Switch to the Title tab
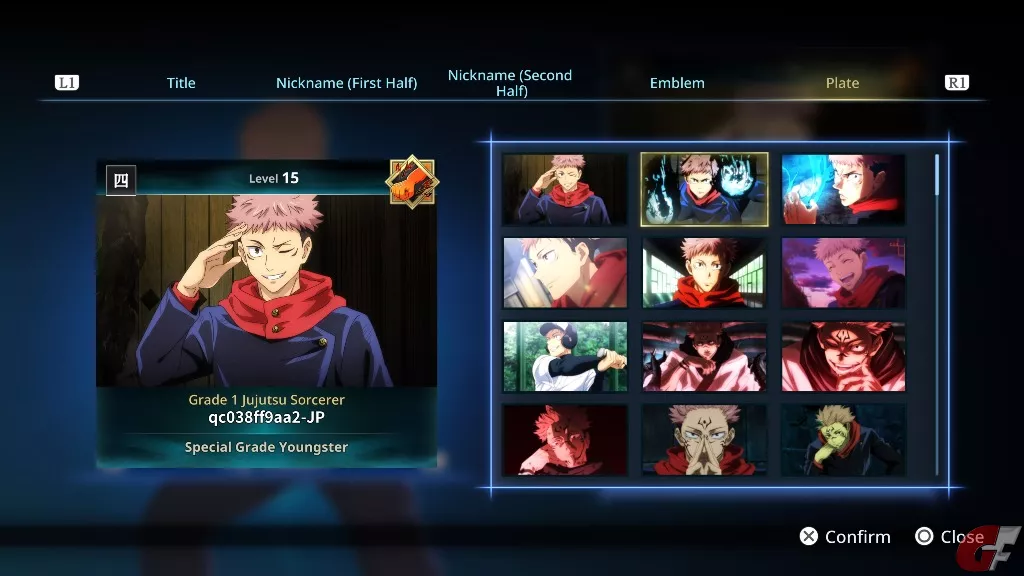1024x576 pixels. click(181, 83)
